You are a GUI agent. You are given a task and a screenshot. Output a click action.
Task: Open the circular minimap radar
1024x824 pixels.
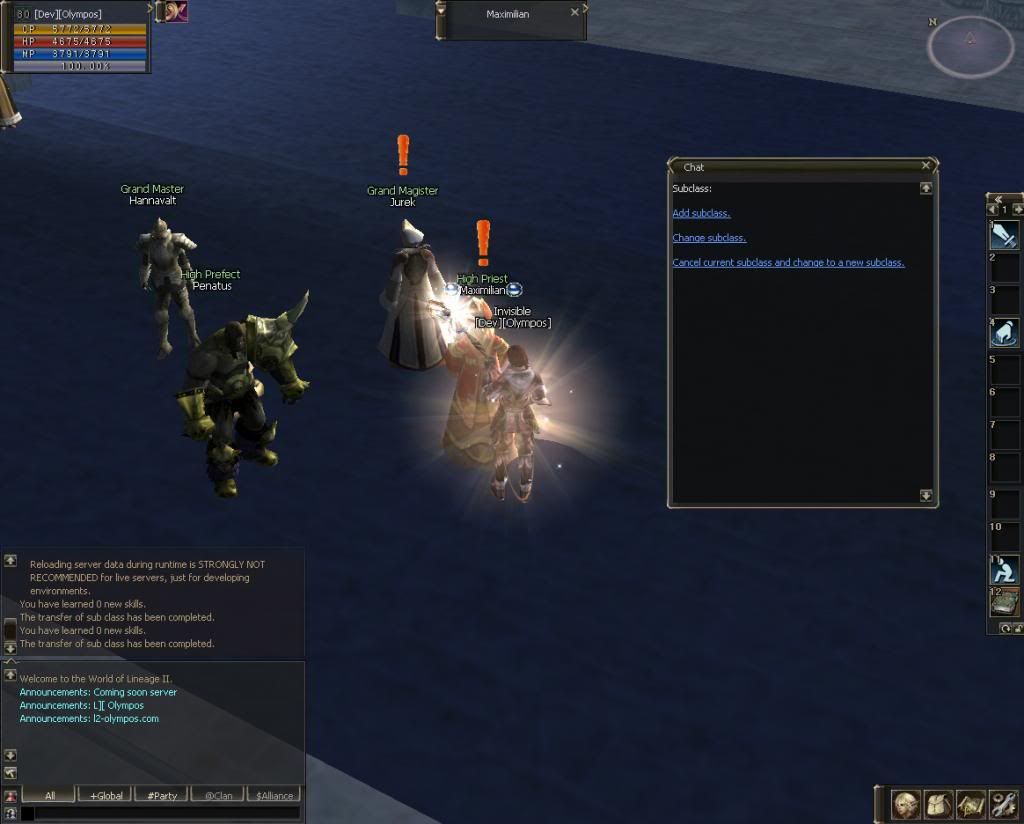[x=969, y=46]
